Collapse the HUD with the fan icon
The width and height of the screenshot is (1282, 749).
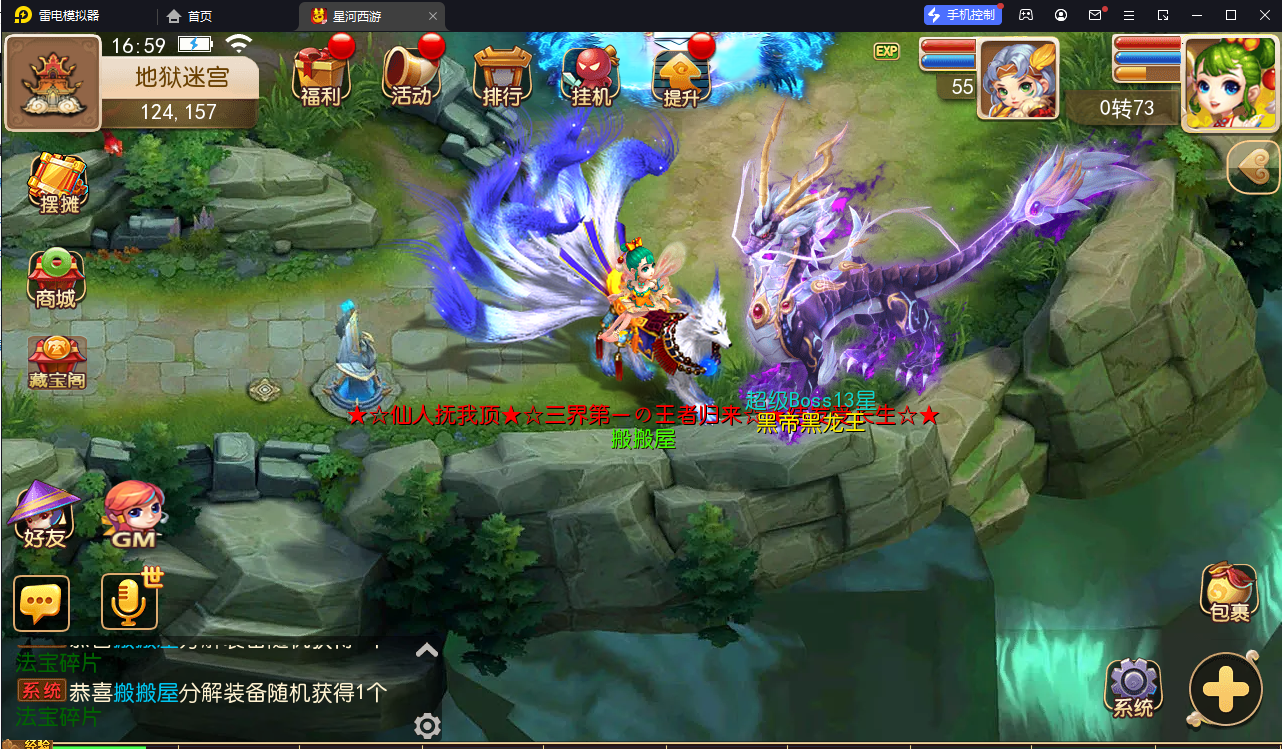[x=1252, y=168]
